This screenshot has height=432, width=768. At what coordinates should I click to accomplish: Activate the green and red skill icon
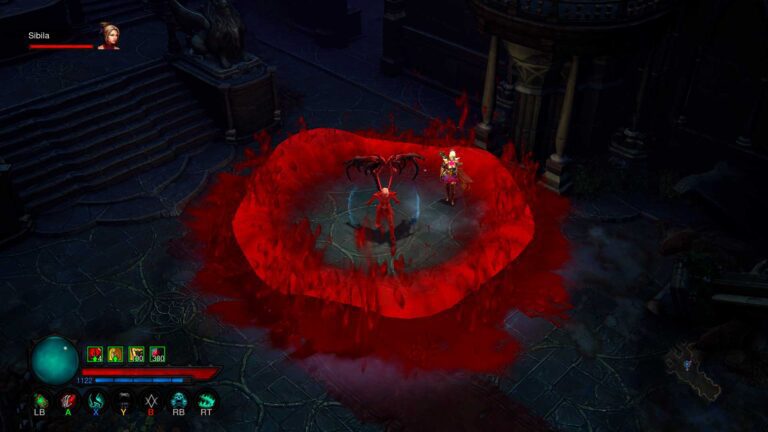pyautogui.click(x=41, y=400)
